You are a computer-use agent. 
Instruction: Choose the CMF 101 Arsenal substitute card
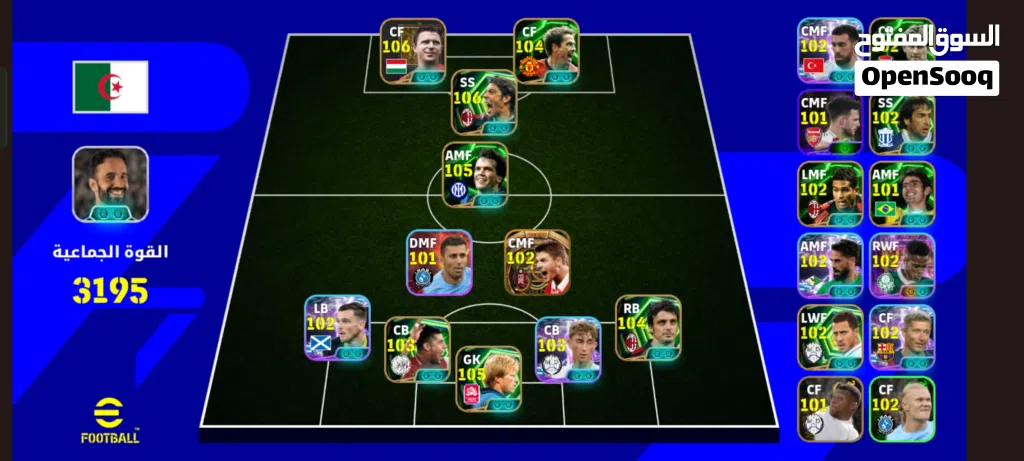coord(830,123)
